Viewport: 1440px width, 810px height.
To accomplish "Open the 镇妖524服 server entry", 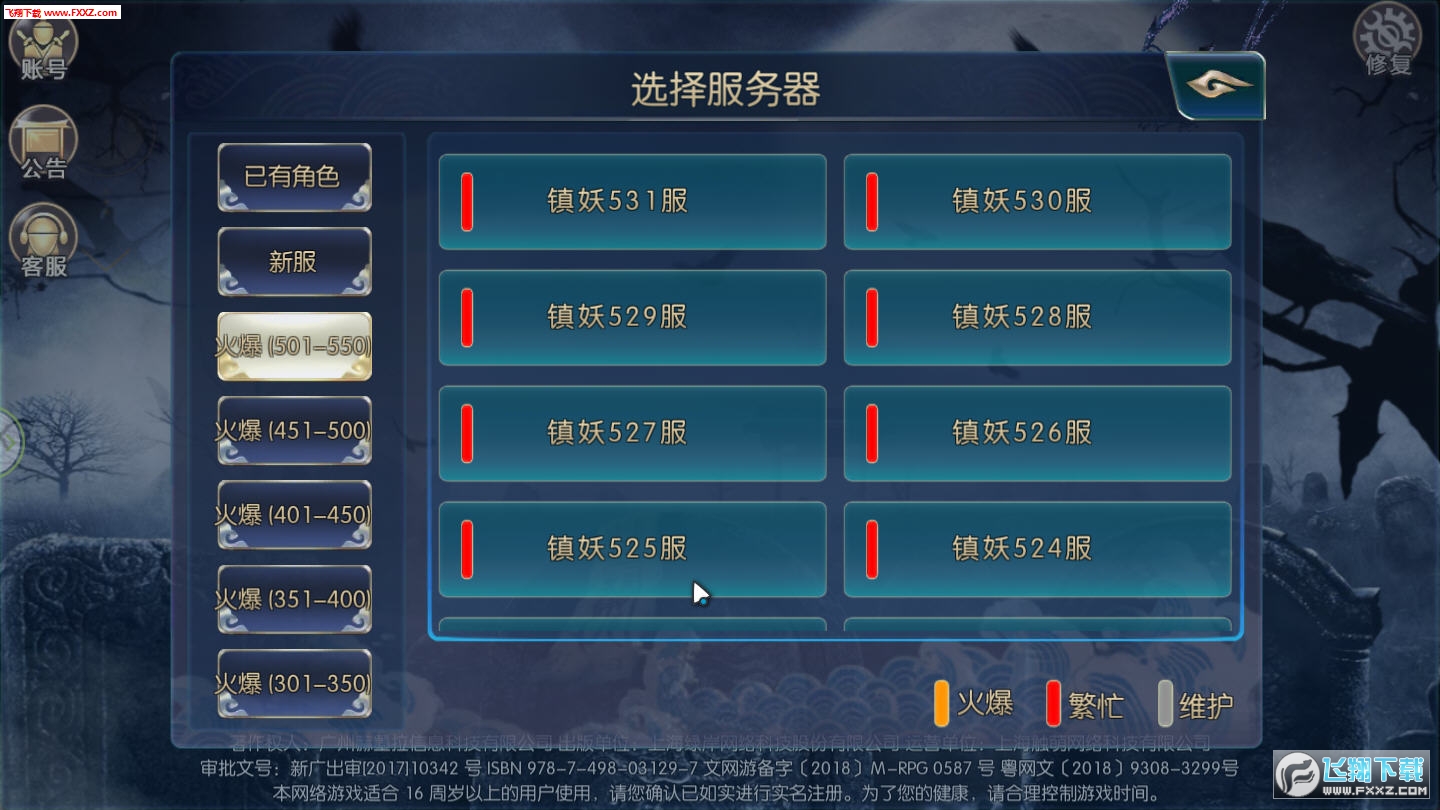I will point(1037,549).
